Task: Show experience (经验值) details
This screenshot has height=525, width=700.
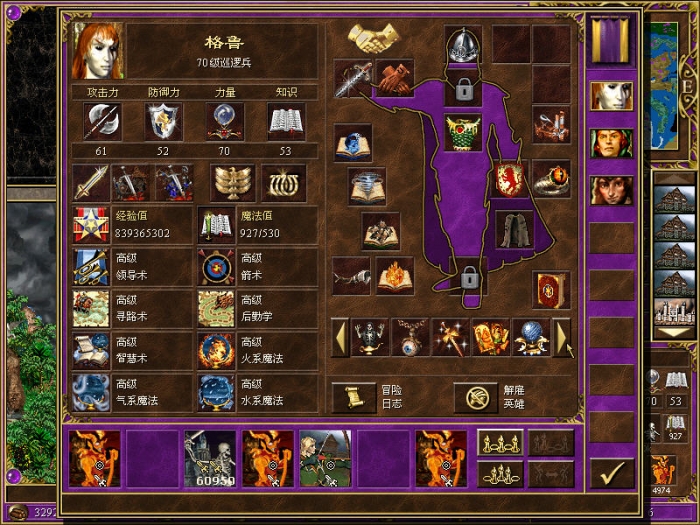Action: coord(91,224)
